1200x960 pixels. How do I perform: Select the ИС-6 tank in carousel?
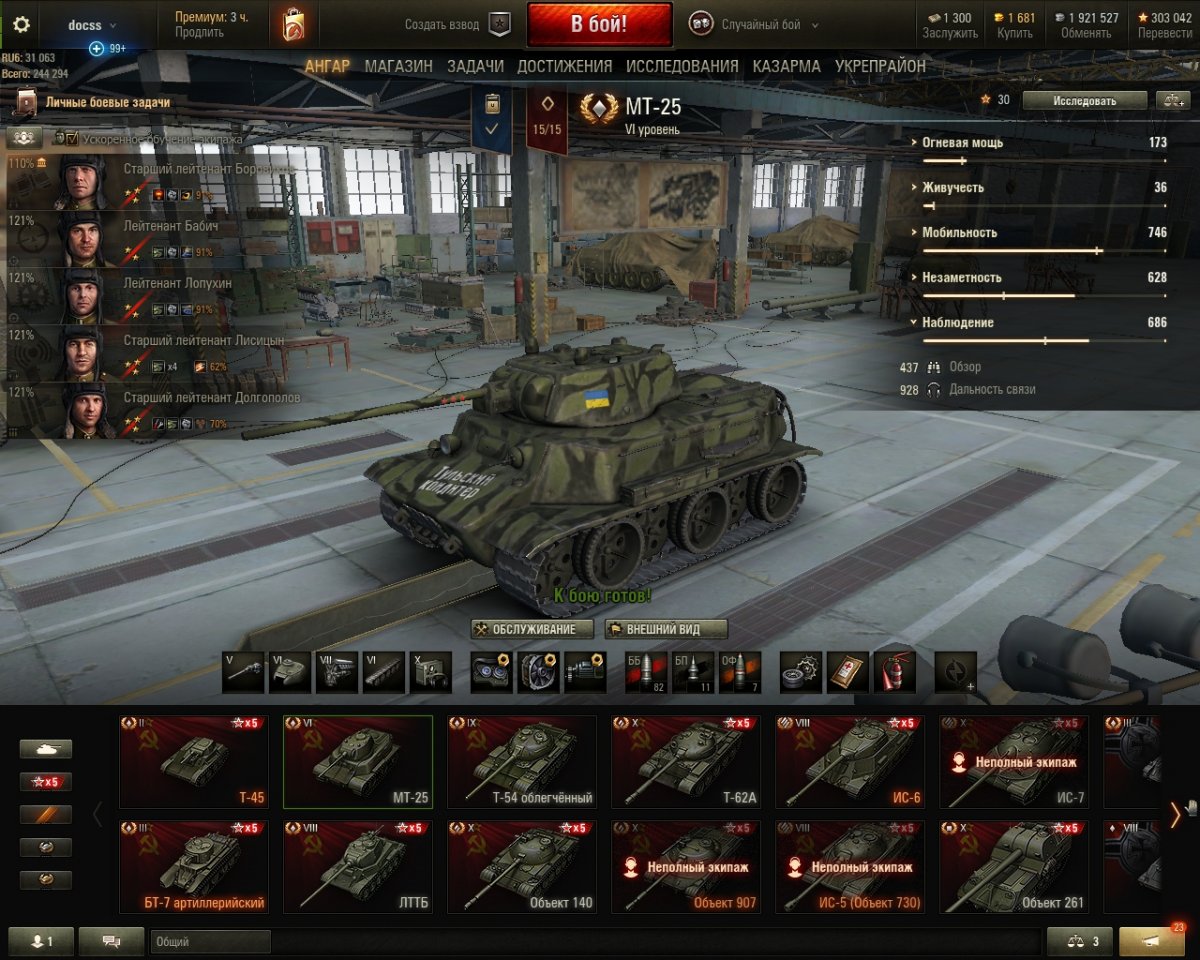pos(849,762)
